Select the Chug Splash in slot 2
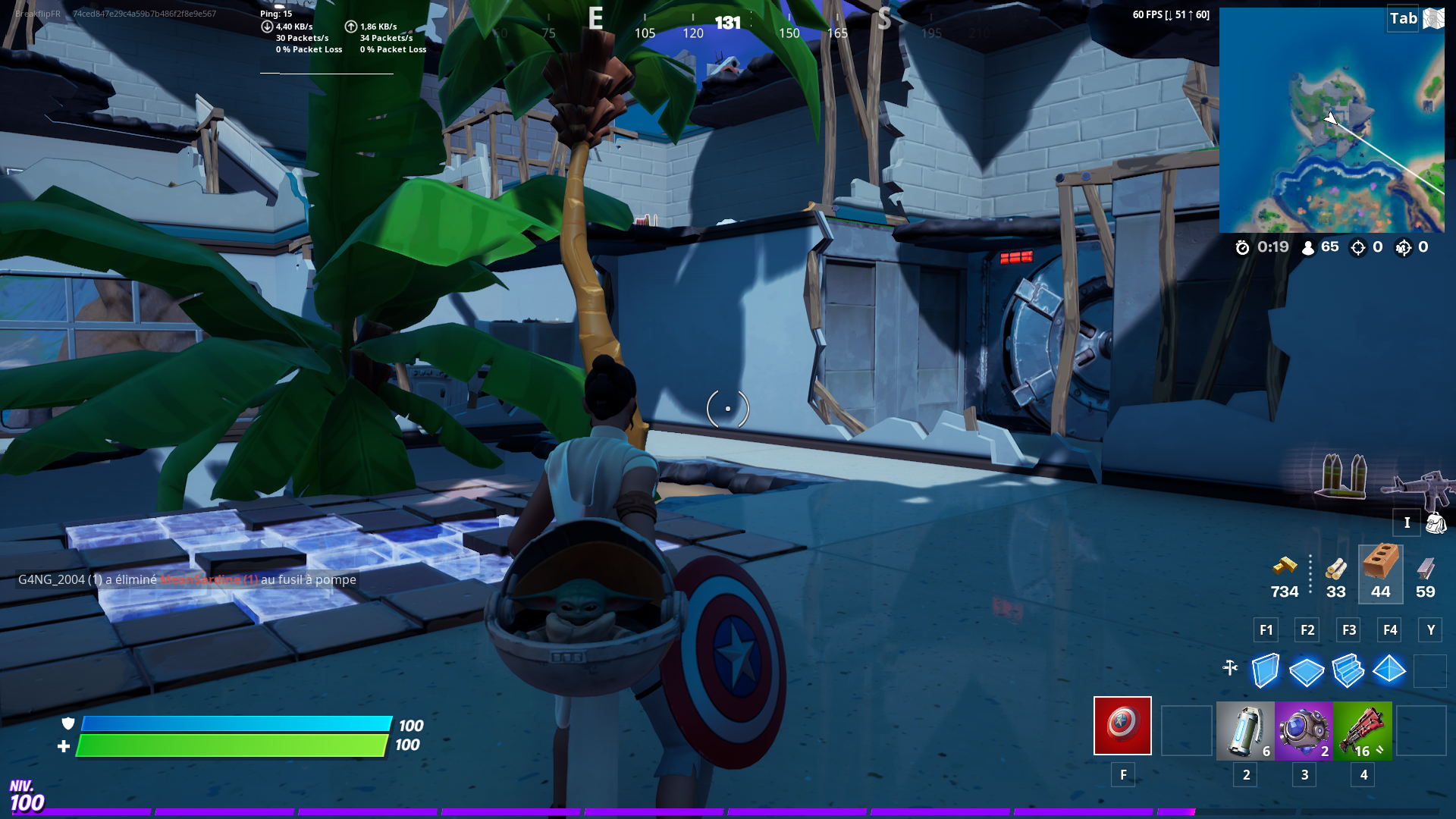 [x=1244, y=728]
